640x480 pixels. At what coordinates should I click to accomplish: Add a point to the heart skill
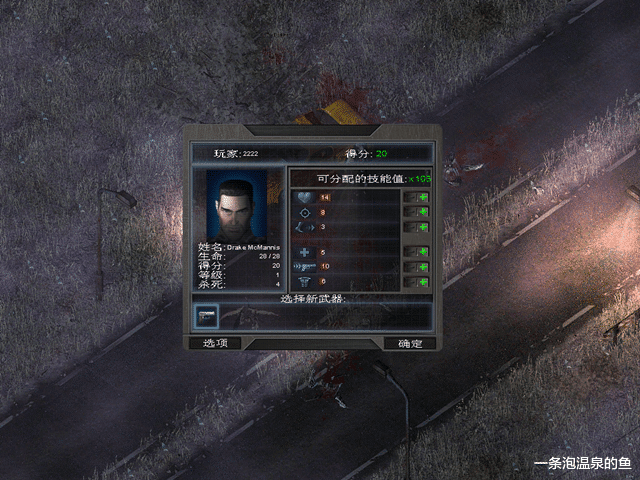[424, 197]
